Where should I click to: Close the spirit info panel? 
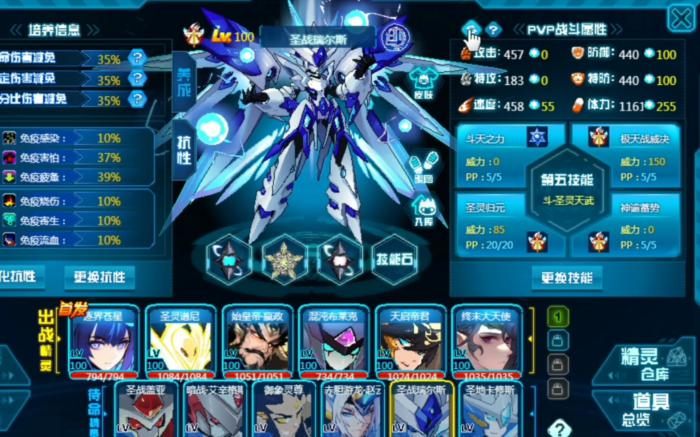coord(681,18)
